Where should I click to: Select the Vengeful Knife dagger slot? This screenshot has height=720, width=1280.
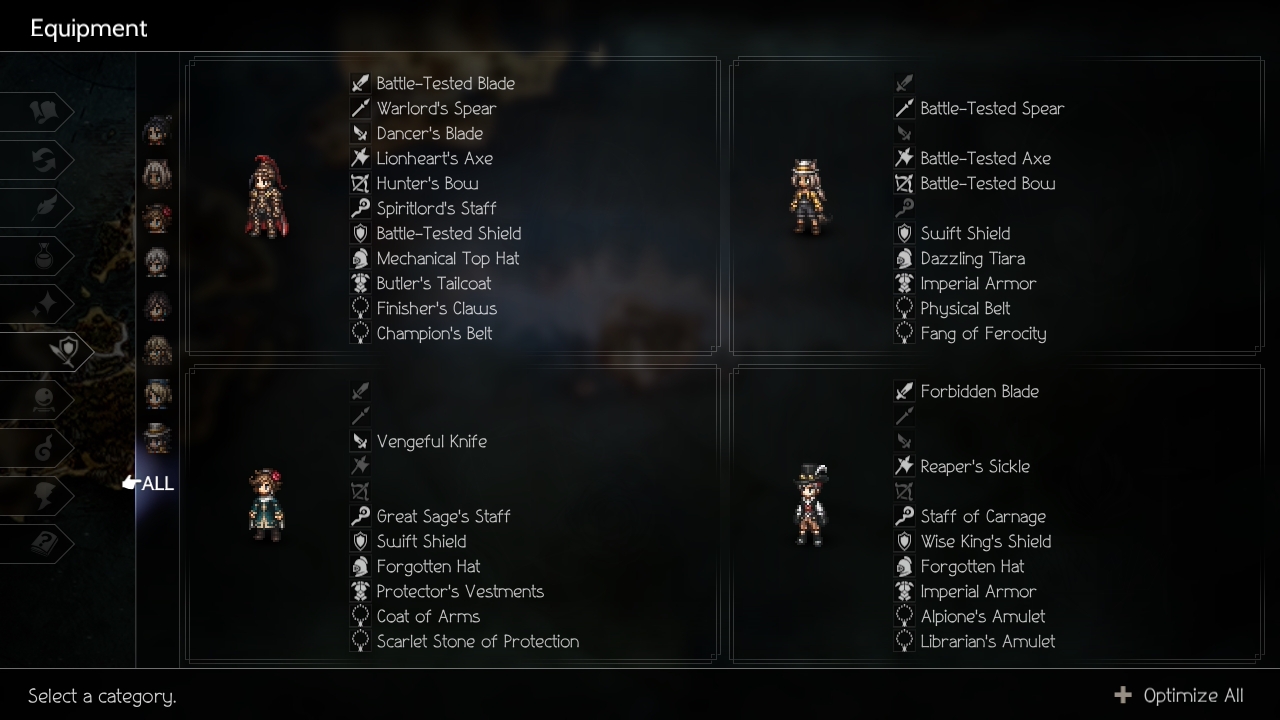click(x=431, y=442)
